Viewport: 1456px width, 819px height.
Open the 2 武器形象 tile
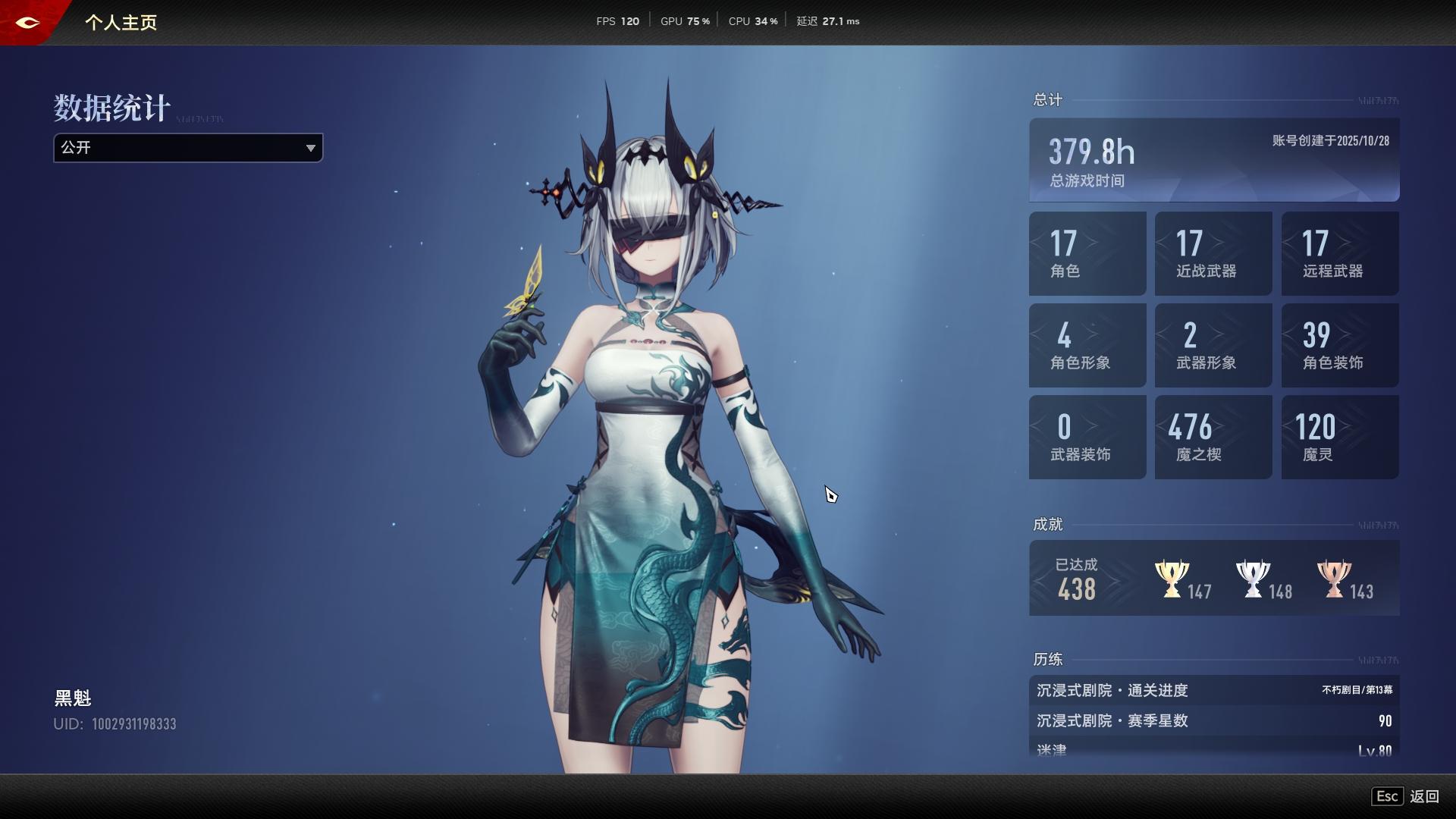click(x=1213, y=345)
